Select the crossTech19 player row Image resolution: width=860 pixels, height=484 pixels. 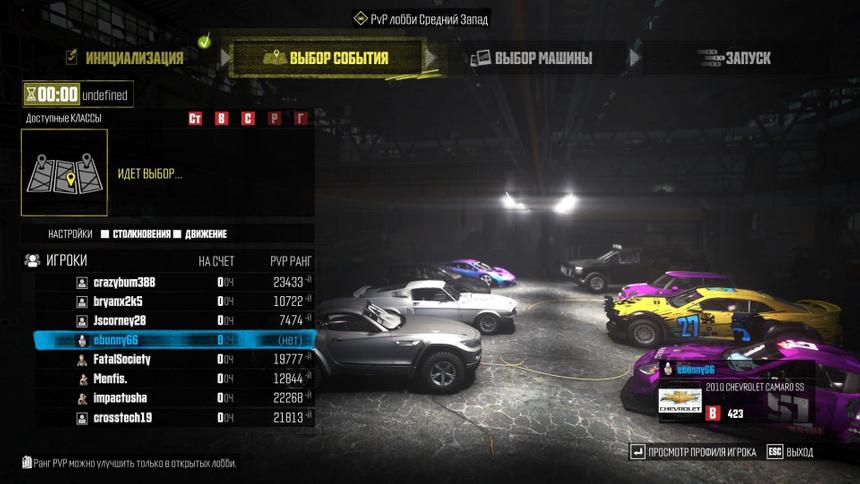(x=122, y=417)
